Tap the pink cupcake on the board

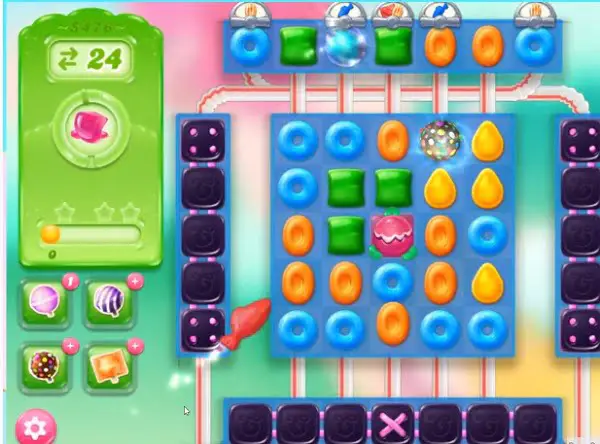point(389,234)
